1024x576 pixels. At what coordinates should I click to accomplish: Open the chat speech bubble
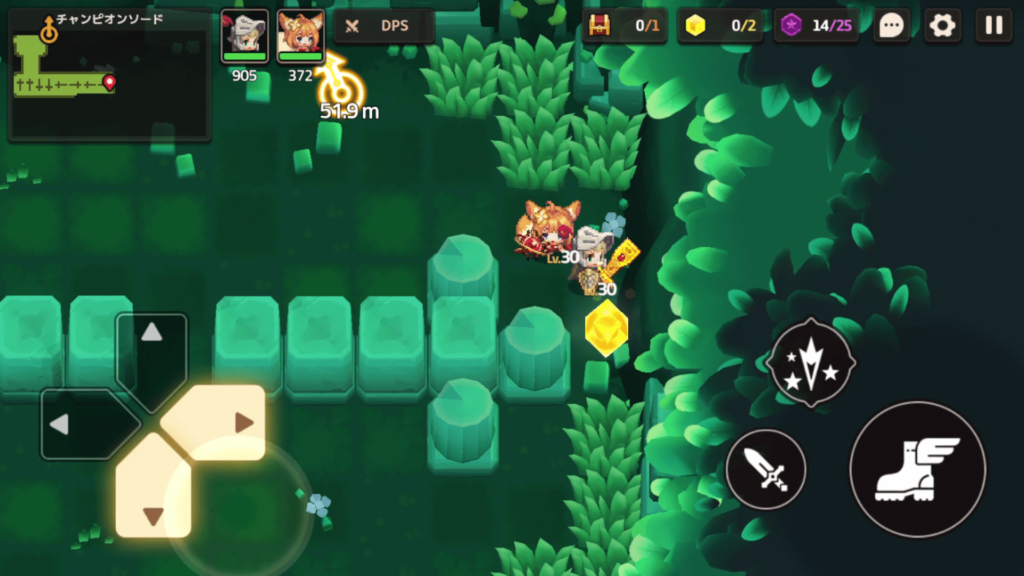point(891,26)
